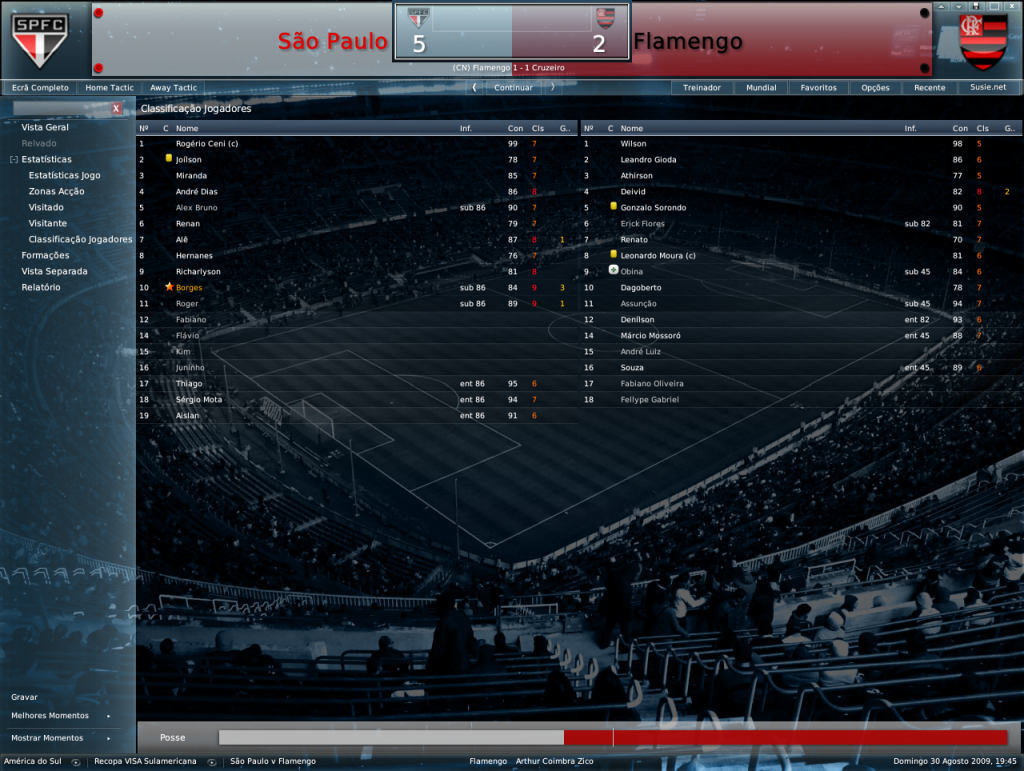Choose Vista Separada in the sidebar
Screen dimensions: 1024x771
point(54,271)
